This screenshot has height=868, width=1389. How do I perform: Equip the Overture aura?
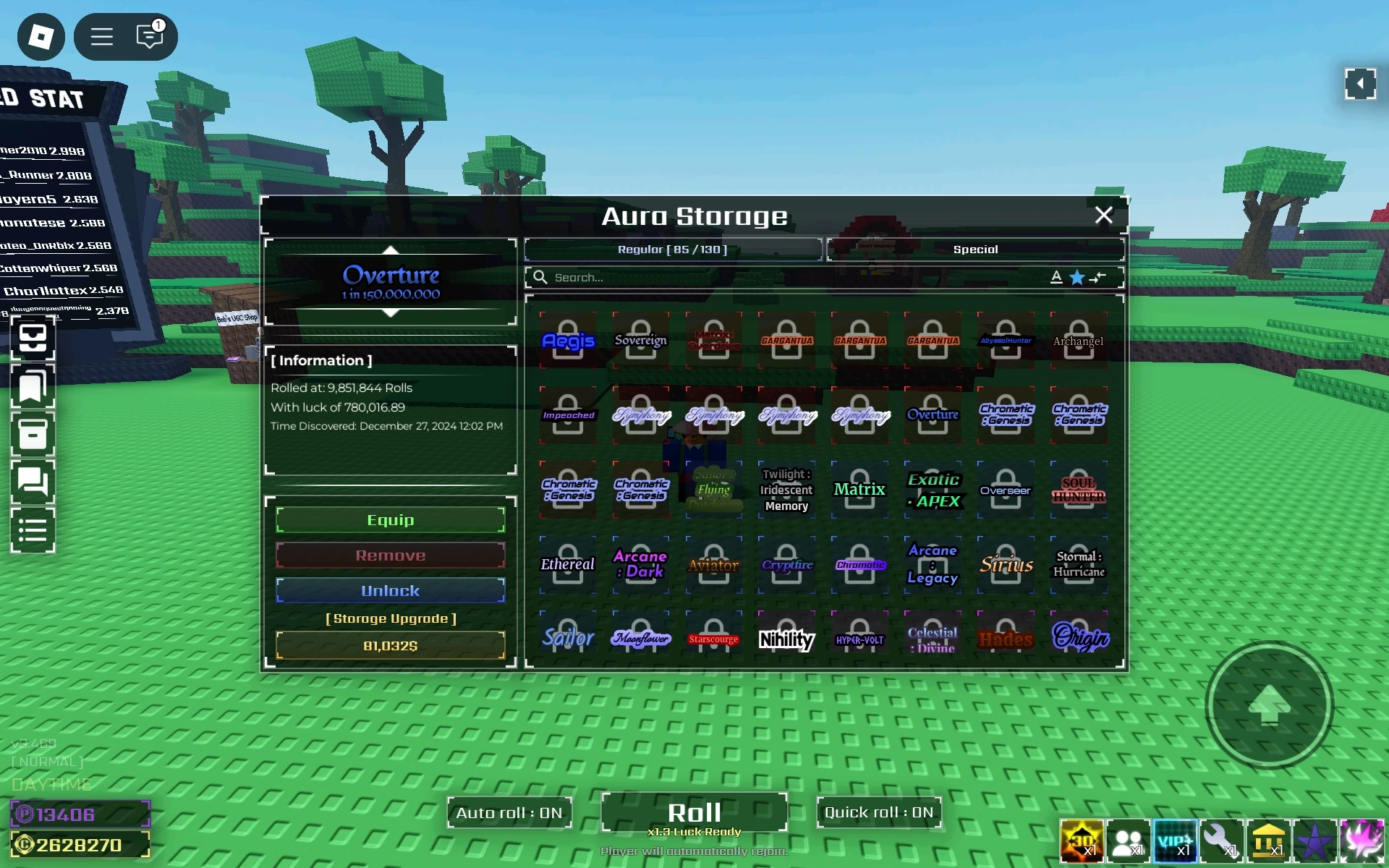391,519
